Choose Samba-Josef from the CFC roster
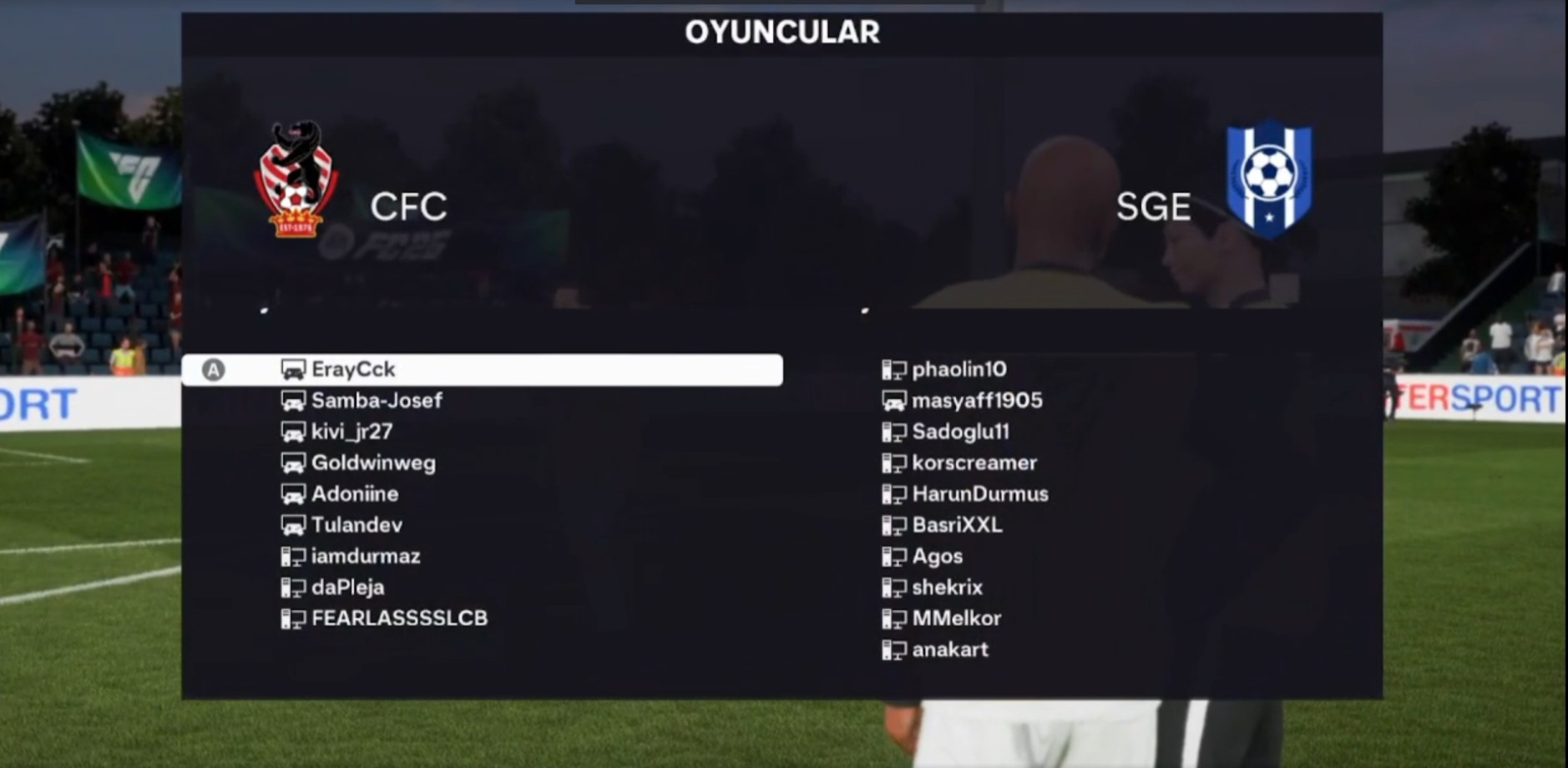The image size is (1568, 768). click(377, 401)
